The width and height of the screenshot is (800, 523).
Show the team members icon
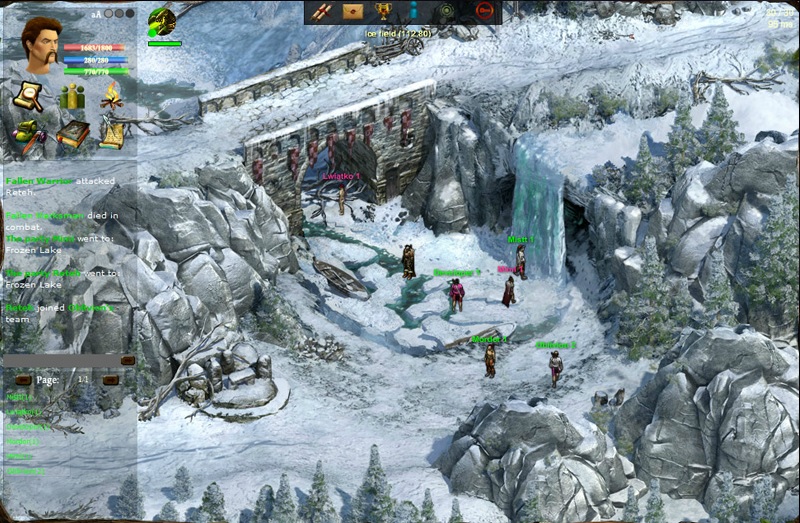70,96
